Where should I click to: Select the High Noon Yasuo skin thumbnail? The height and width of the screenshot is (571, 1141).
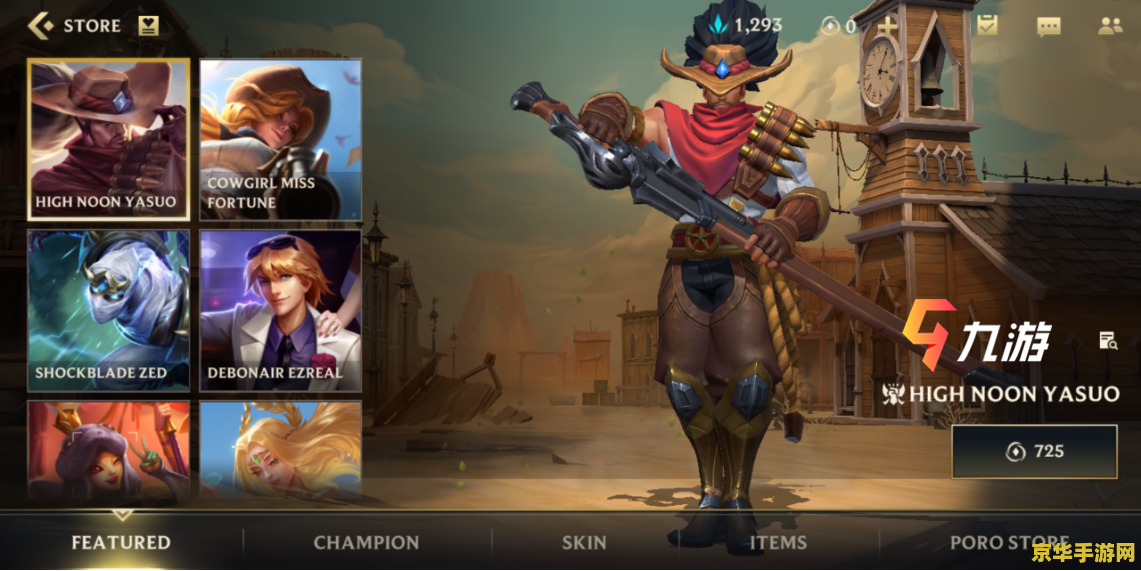pyautogui.click(x=108, y=139)
